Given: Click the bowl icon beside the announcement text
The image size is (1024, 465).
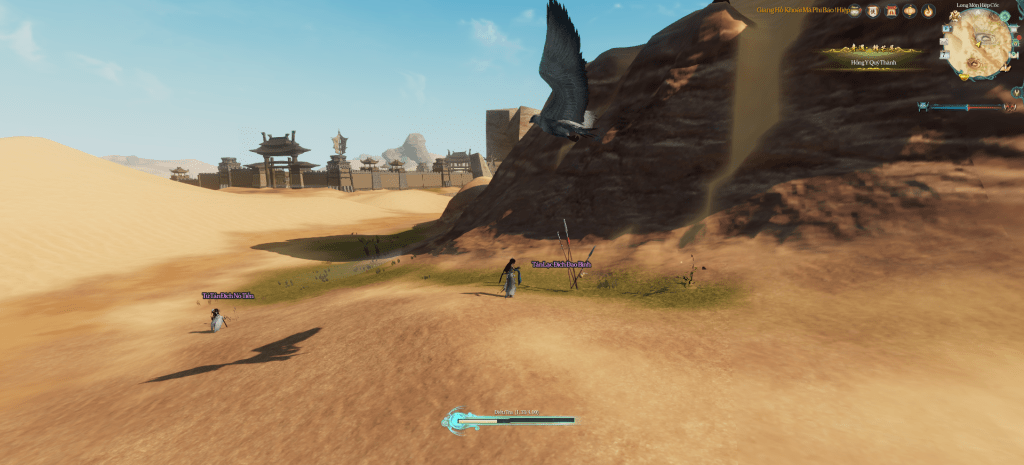Looking at the screenshot, I should coord(855,11).
